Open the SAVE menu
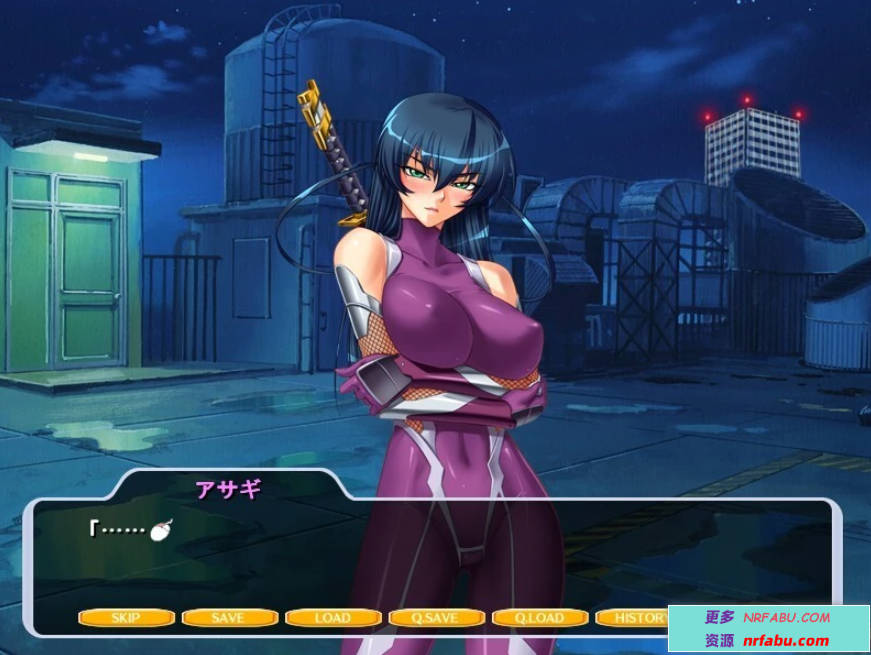The height and width of the screenshot is (655, 871). tap(229, 618)
